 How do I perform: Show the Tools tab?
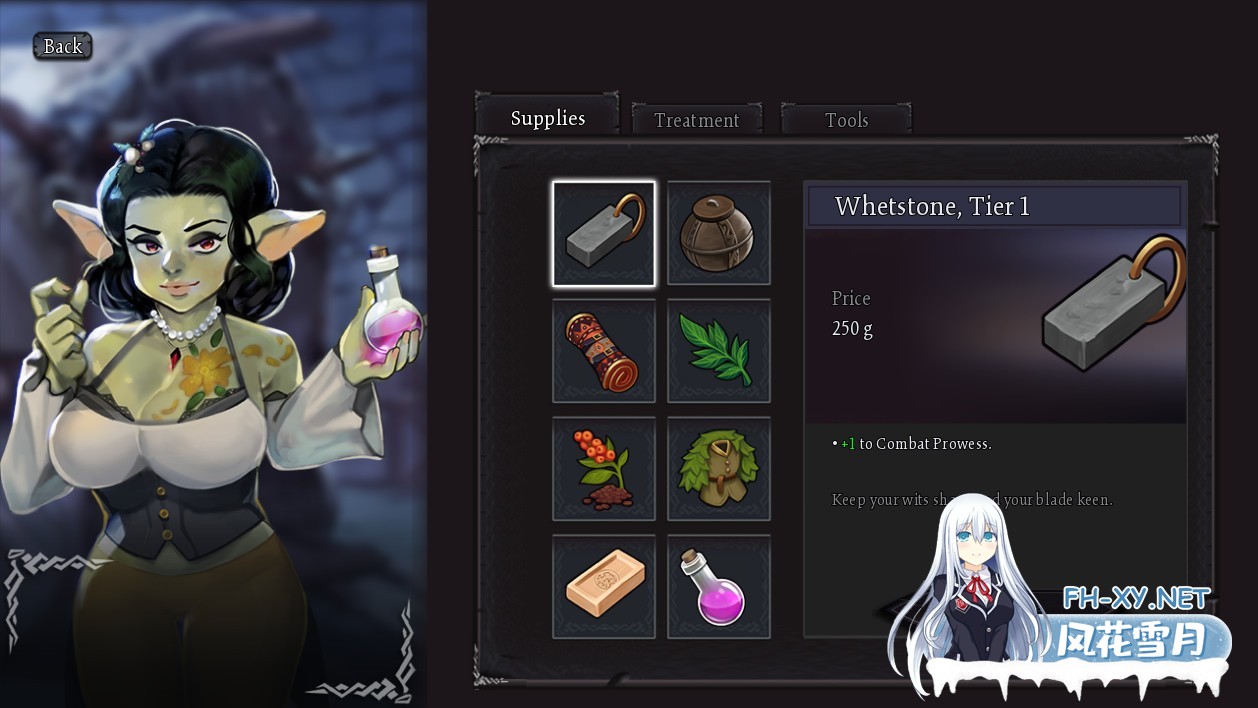(846, 120)
